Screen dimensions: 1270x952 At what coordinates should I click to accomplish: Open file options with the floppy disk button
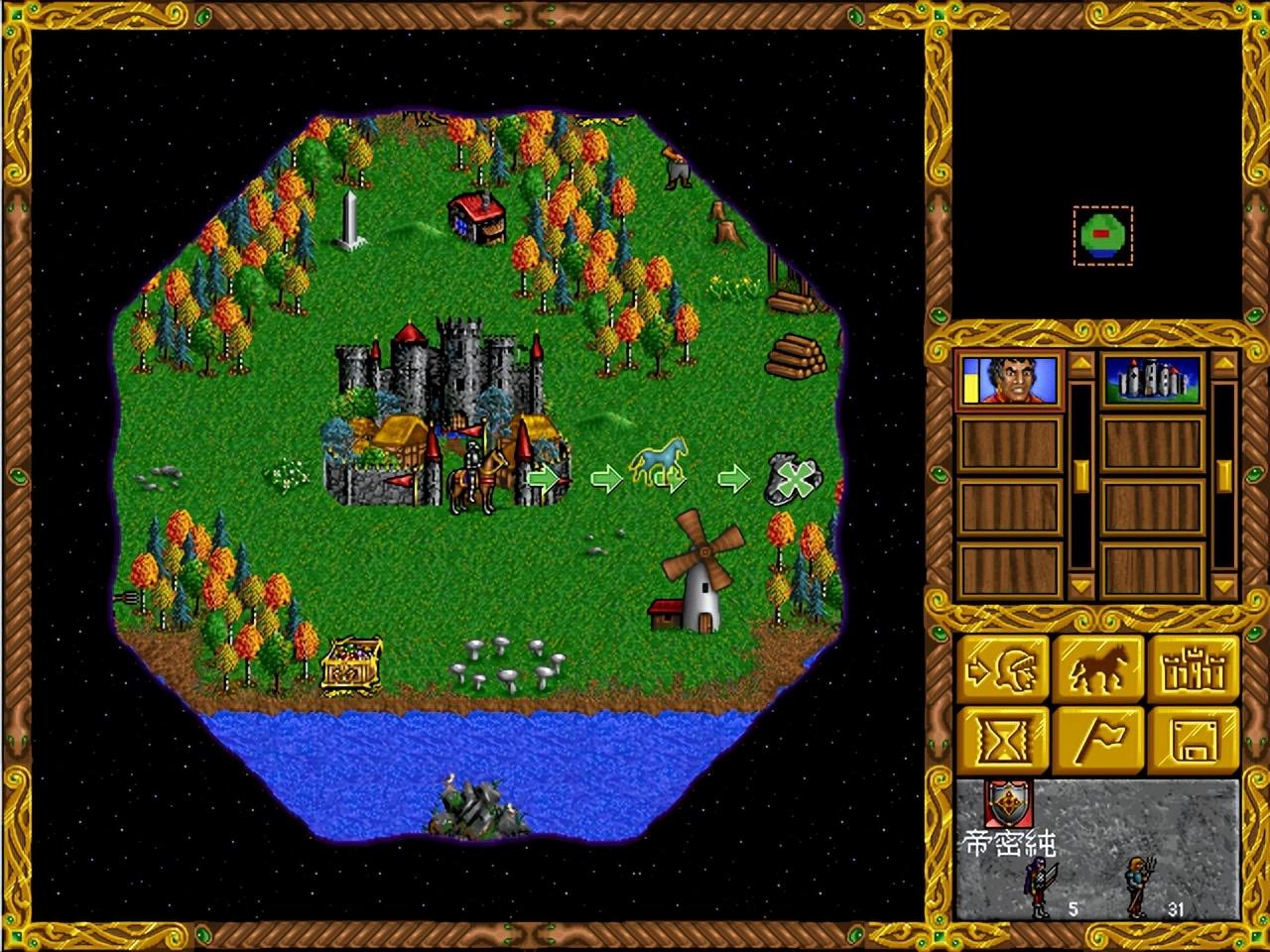(x=1196, y=741)
